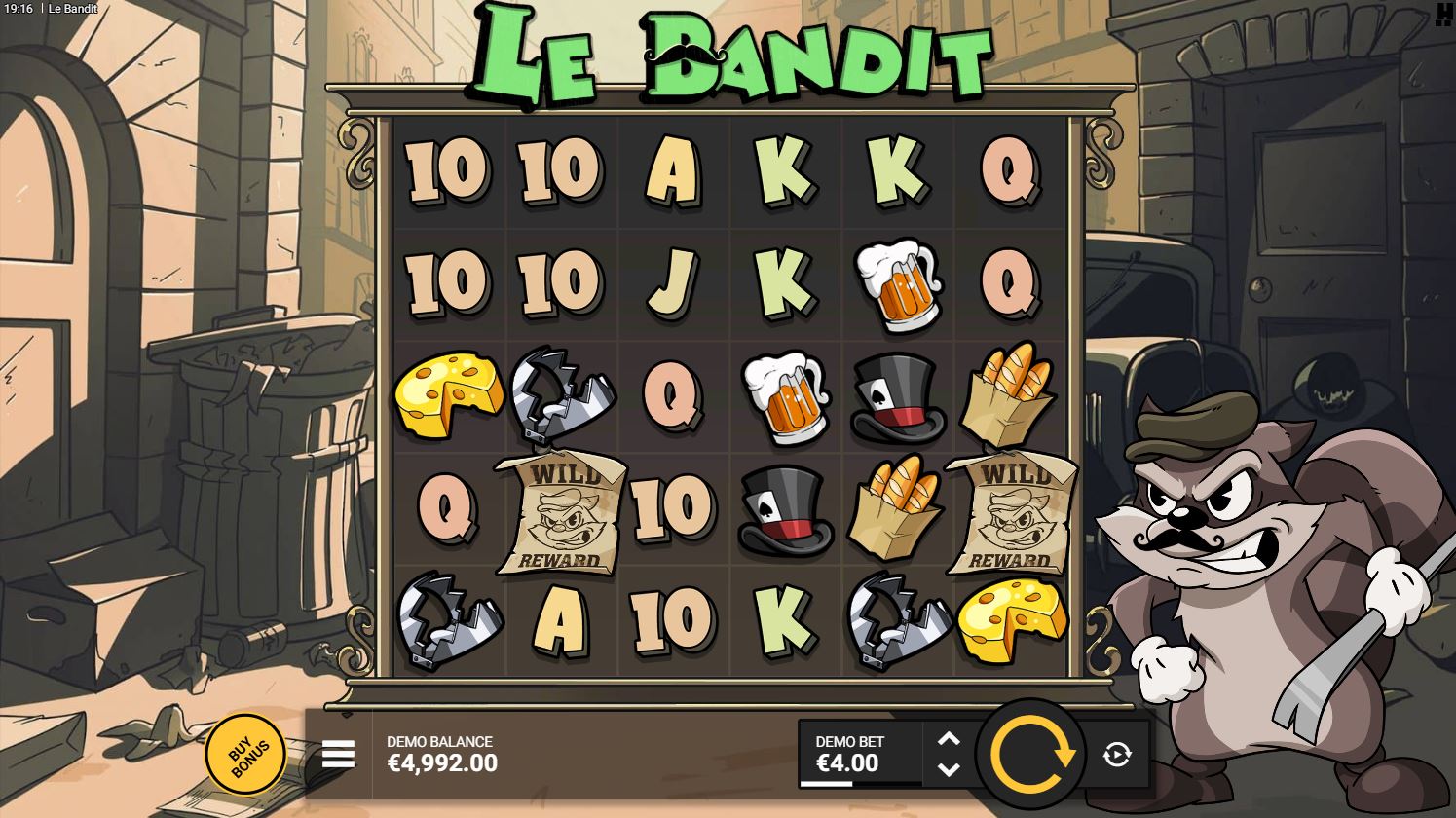Select the Wild Reward poster symbol
1456x818 pixels.
point(560,511)
